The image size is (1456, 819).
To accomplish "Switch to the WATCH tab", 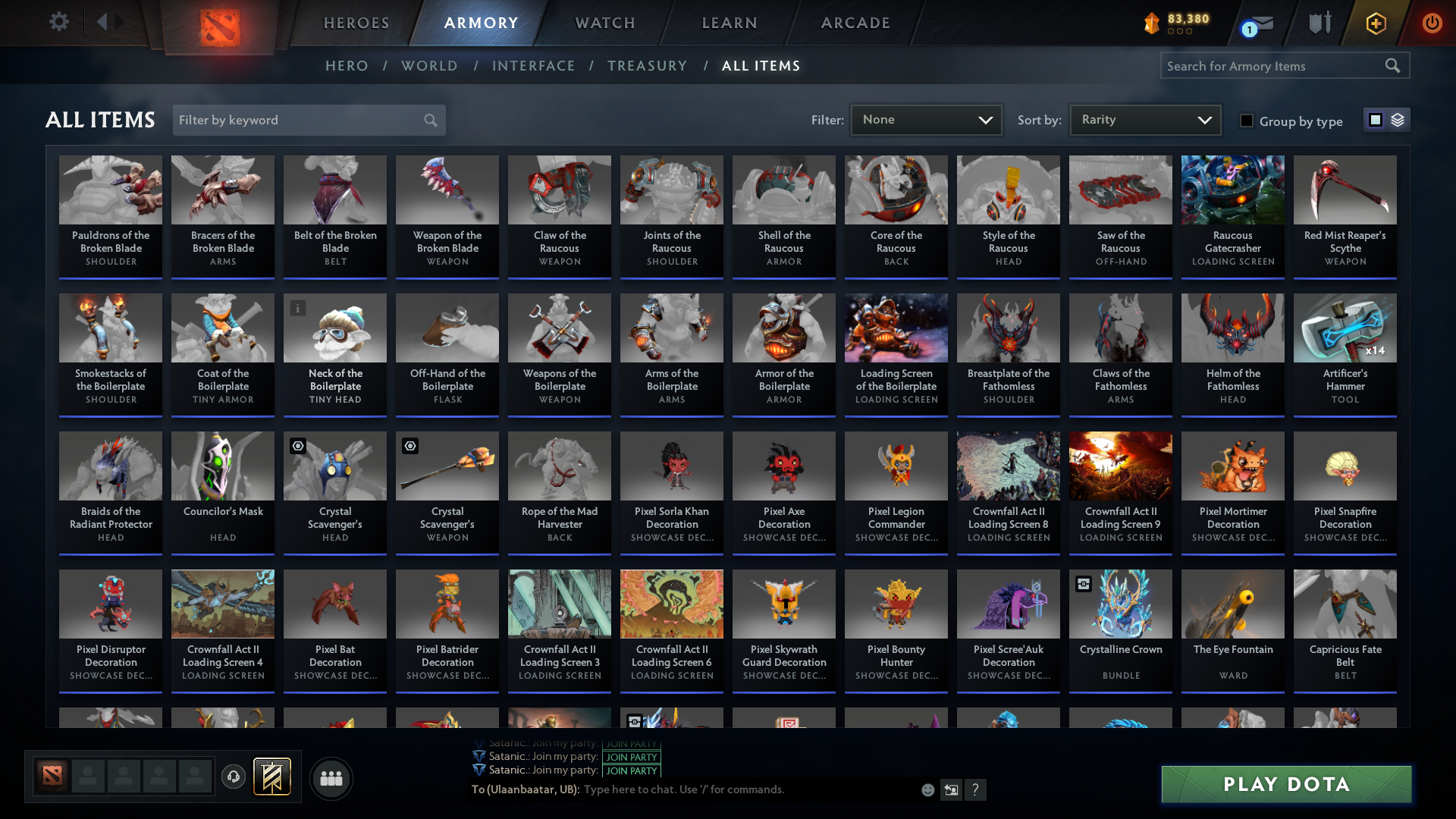I will (604, 23).
